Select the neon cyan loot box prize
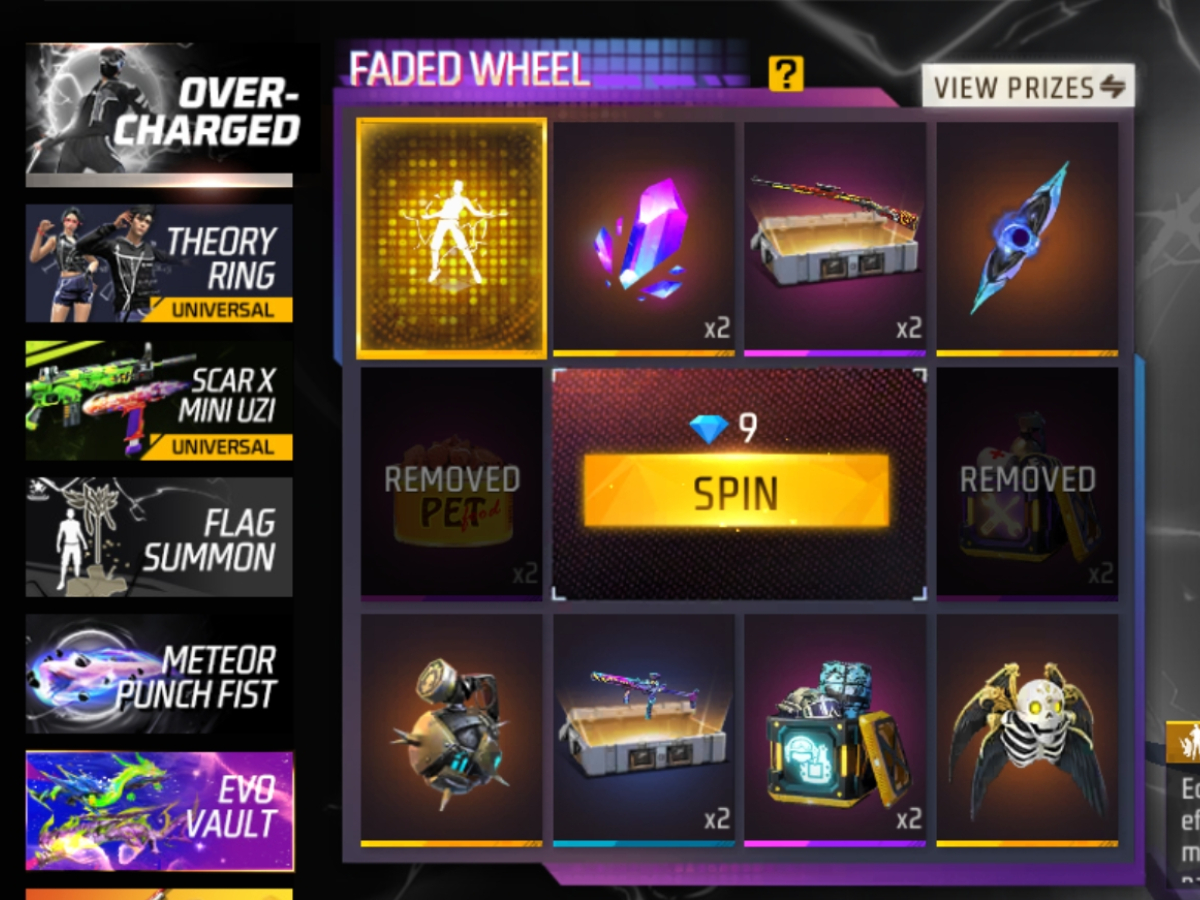 tap(835, 729)
